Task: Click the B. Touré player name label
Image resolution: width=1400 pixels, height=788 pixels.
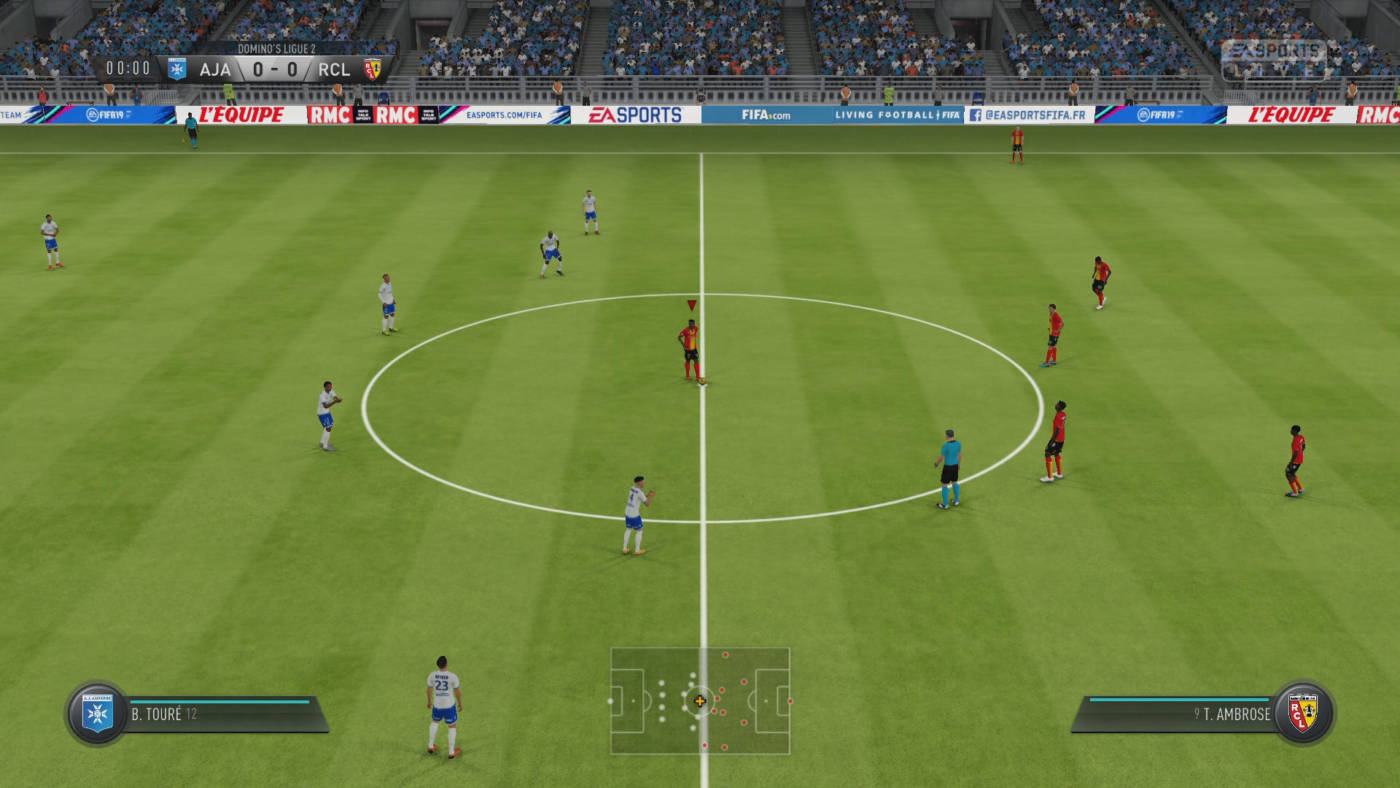Action: [158, 714]
